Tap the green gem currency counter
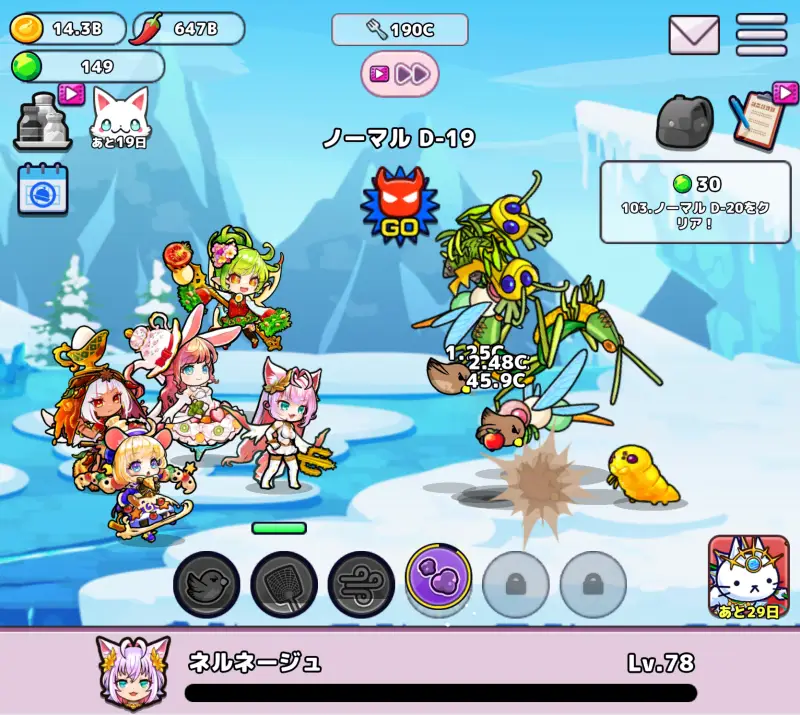800x715 pixels. click(87, 67)
